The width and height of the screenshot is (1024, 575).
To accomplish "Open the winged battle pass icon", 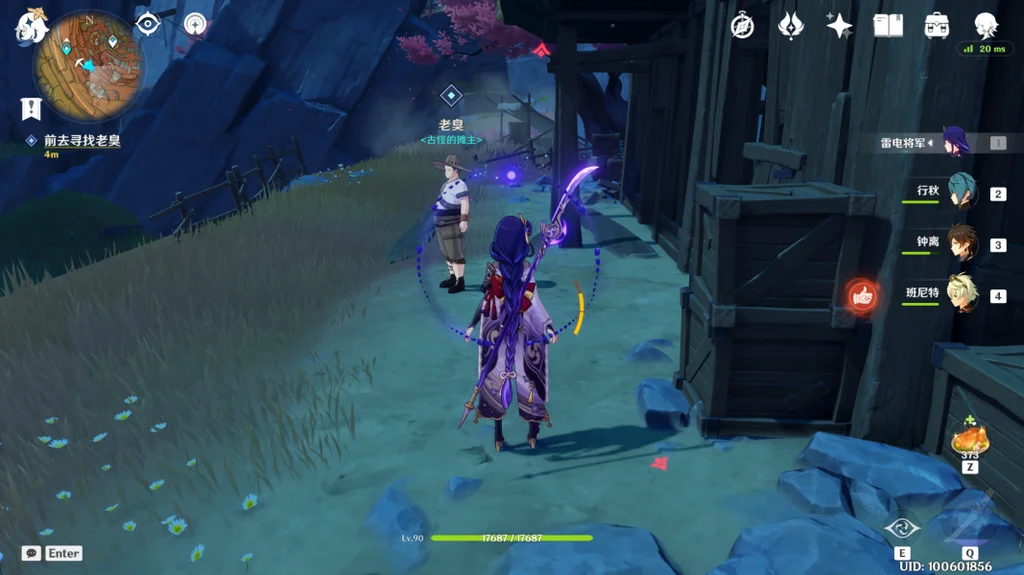I will tap(791, 26).
